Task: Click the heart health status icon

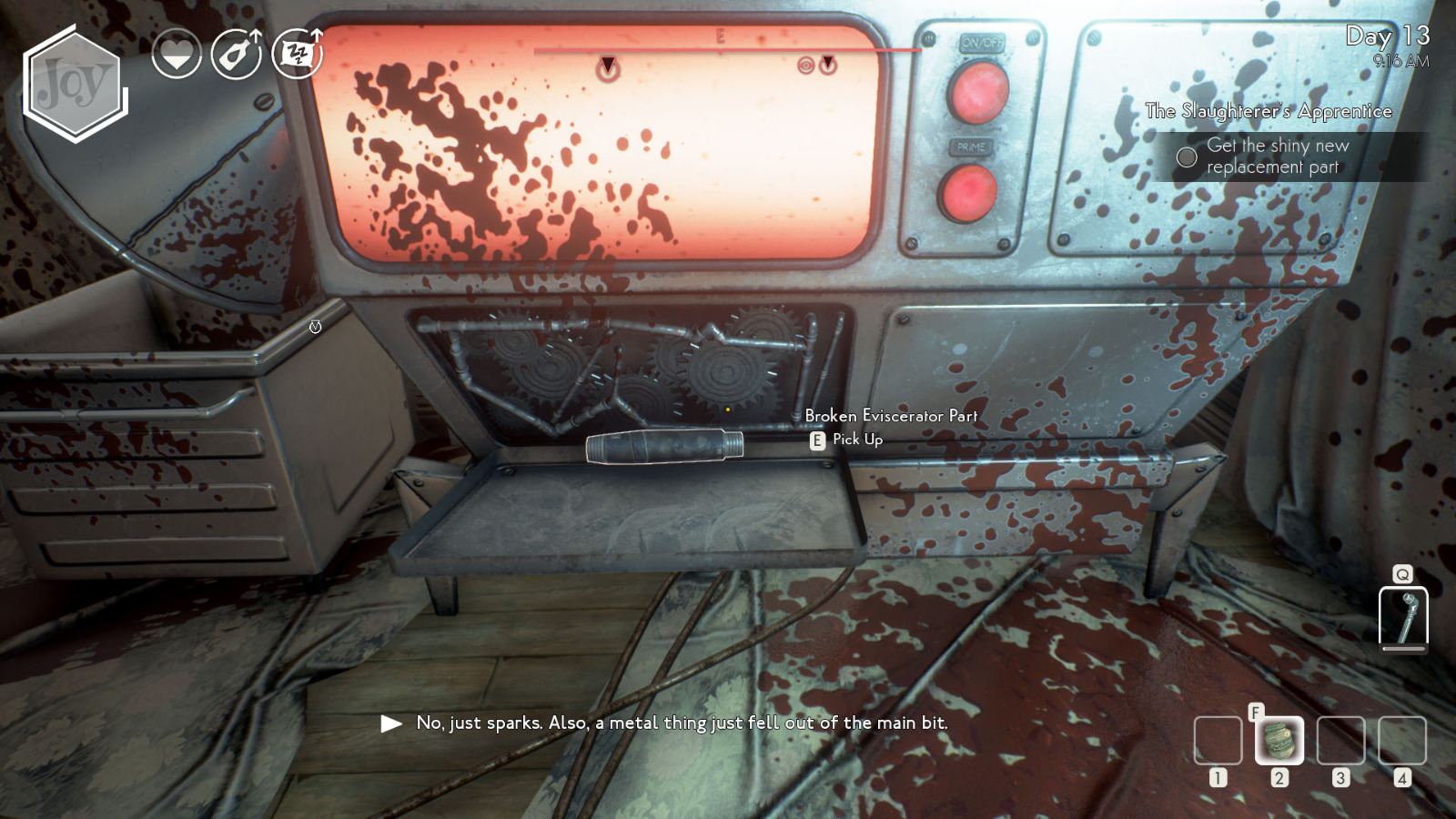Action: pyautogui.click(x=178, y=53)
